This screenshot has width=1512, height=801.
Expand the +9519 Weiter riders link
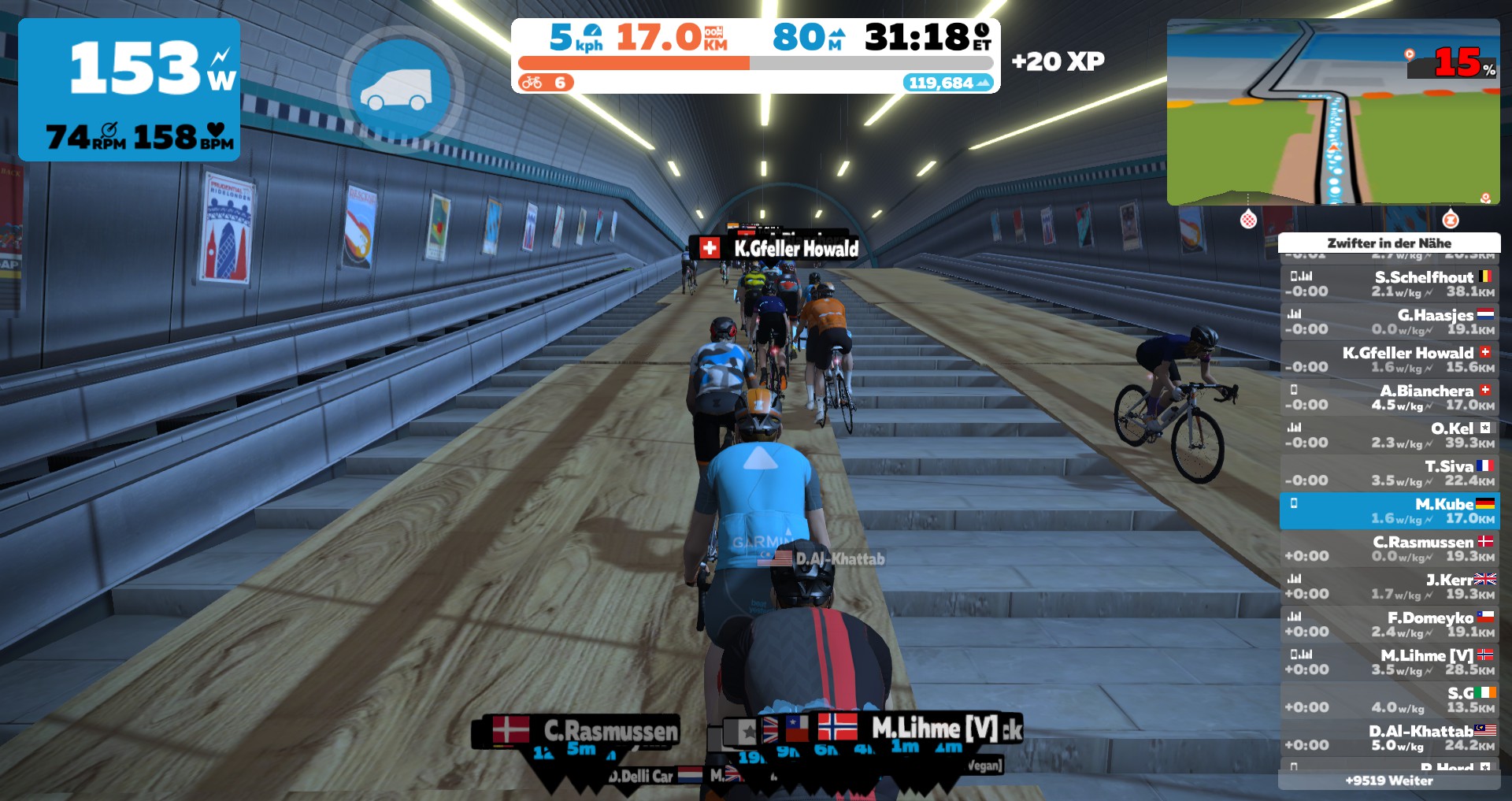[1389, 781]
